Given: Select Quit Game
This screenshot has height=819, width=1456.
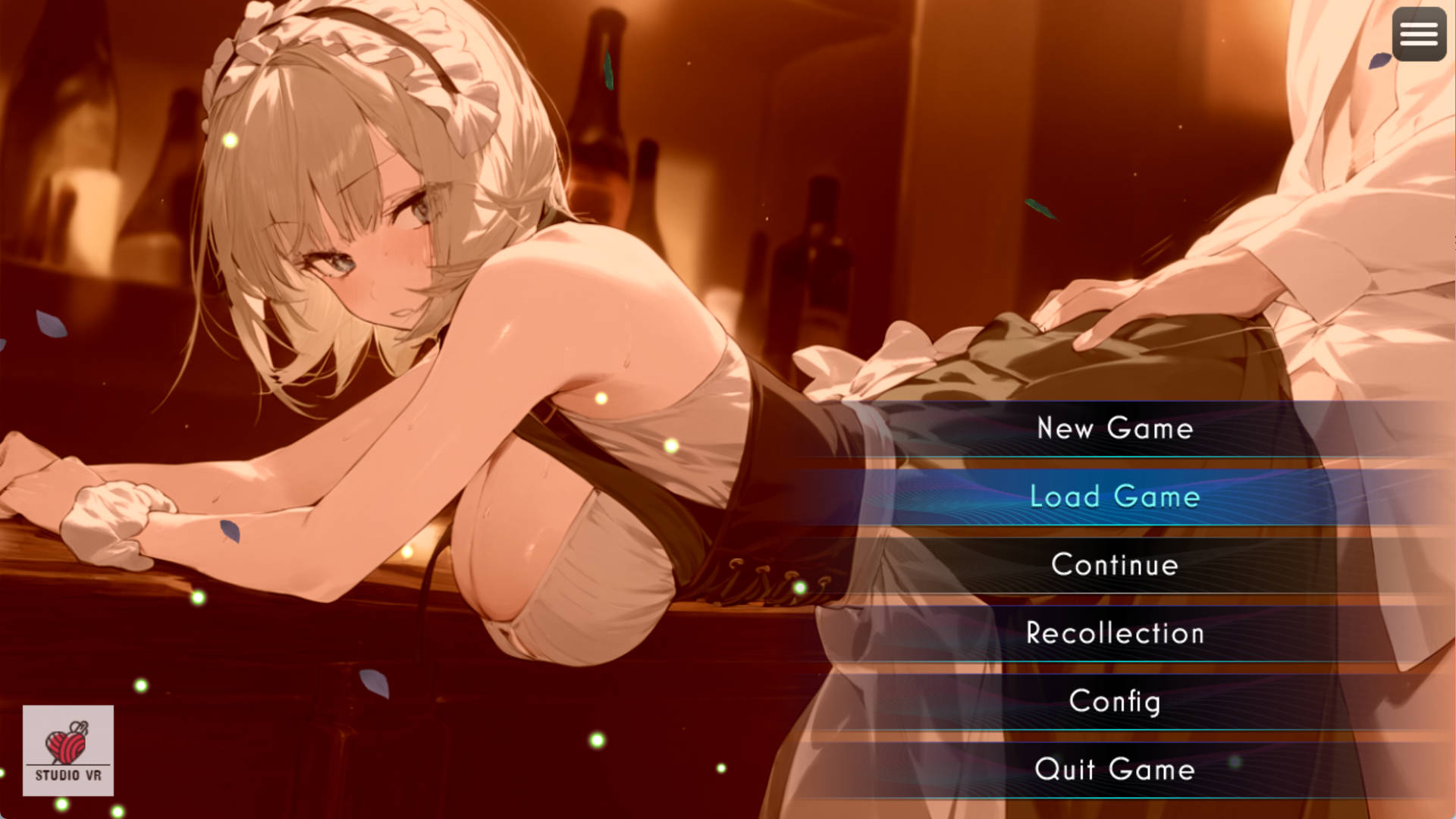Looking at the screenshot, I should [x=1115, y=770].
